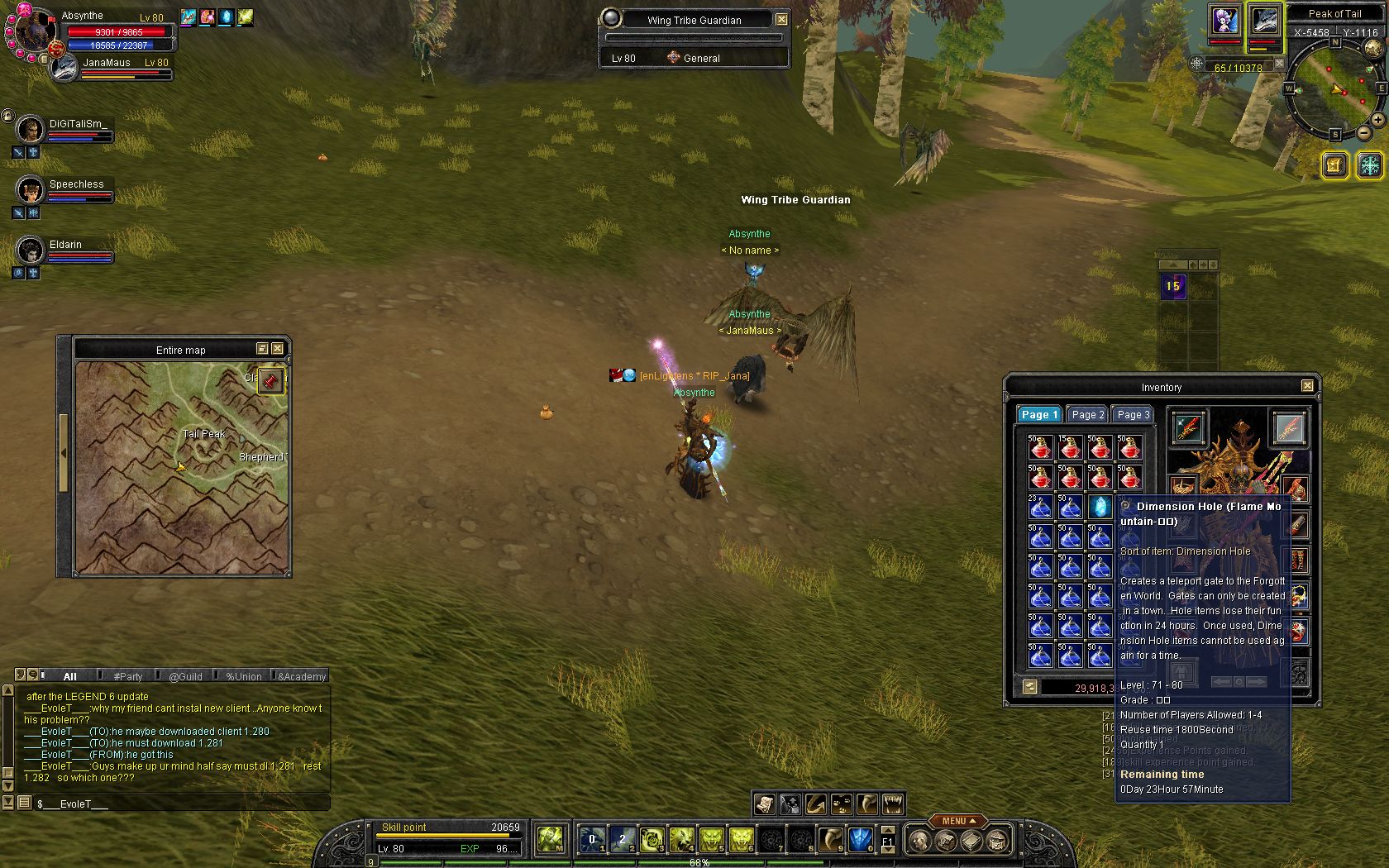Image resolution: width=1389 pixels, height=868 pixels.
Task: Select the blue potion stack of 23
Action: (1040, 507)
